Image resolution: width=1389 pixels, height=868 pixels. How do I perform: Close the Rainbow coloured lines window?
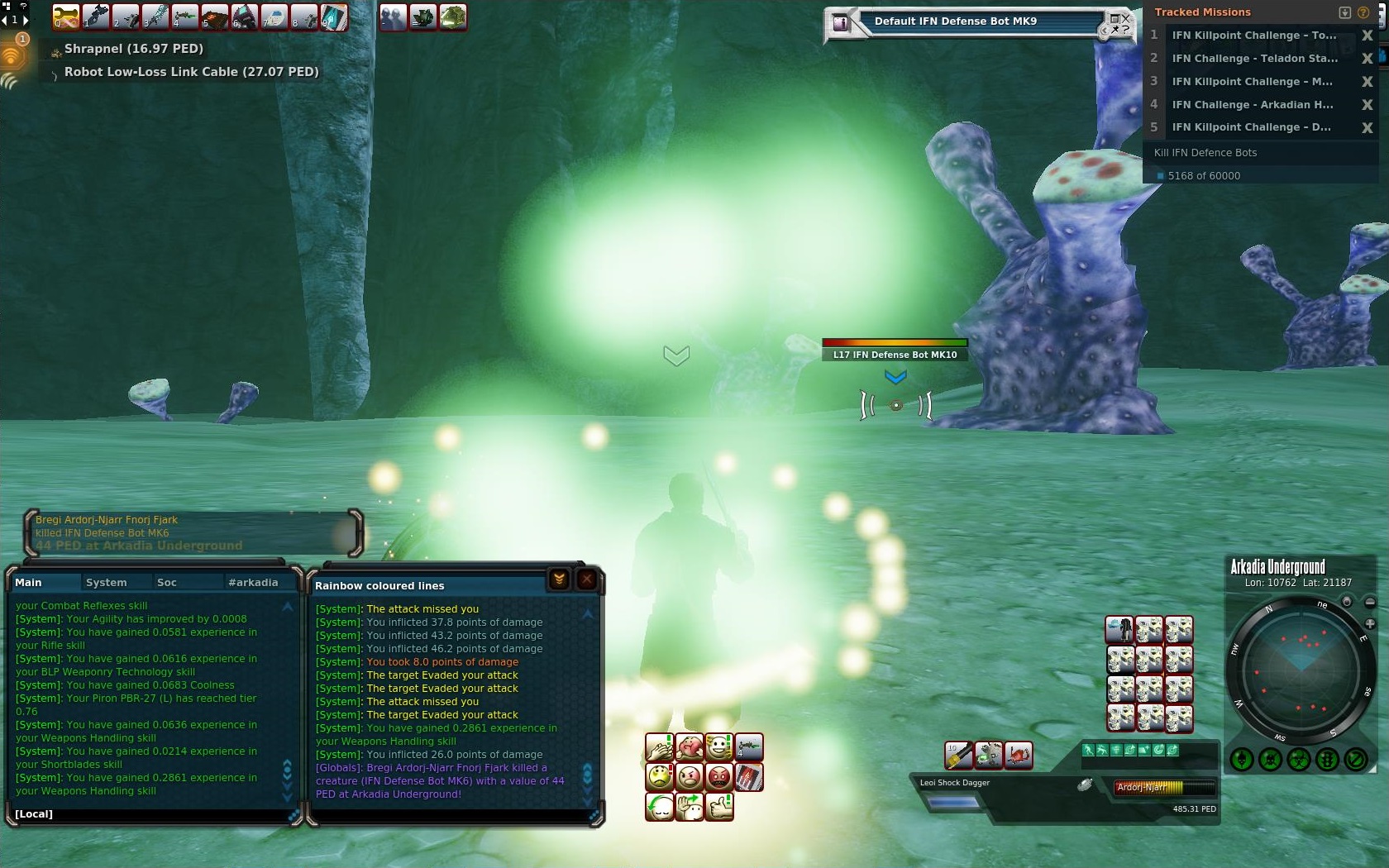[587, 579]
